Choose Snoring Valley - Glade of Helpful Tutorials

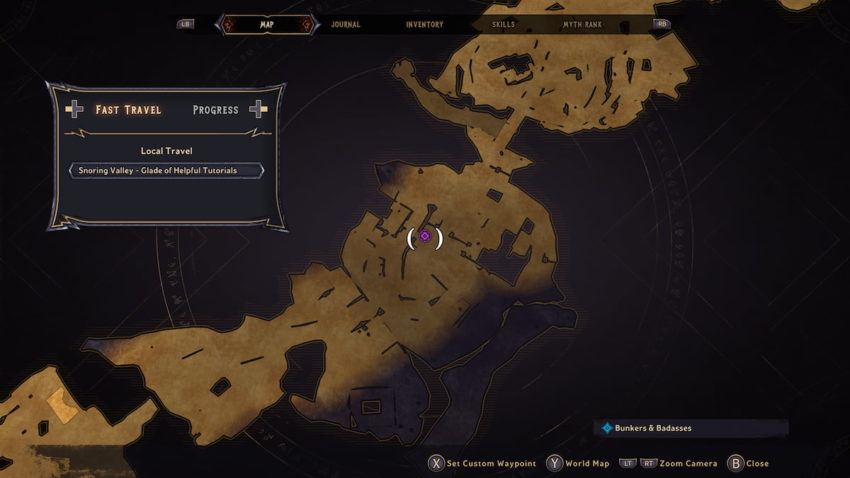[166, 170]
